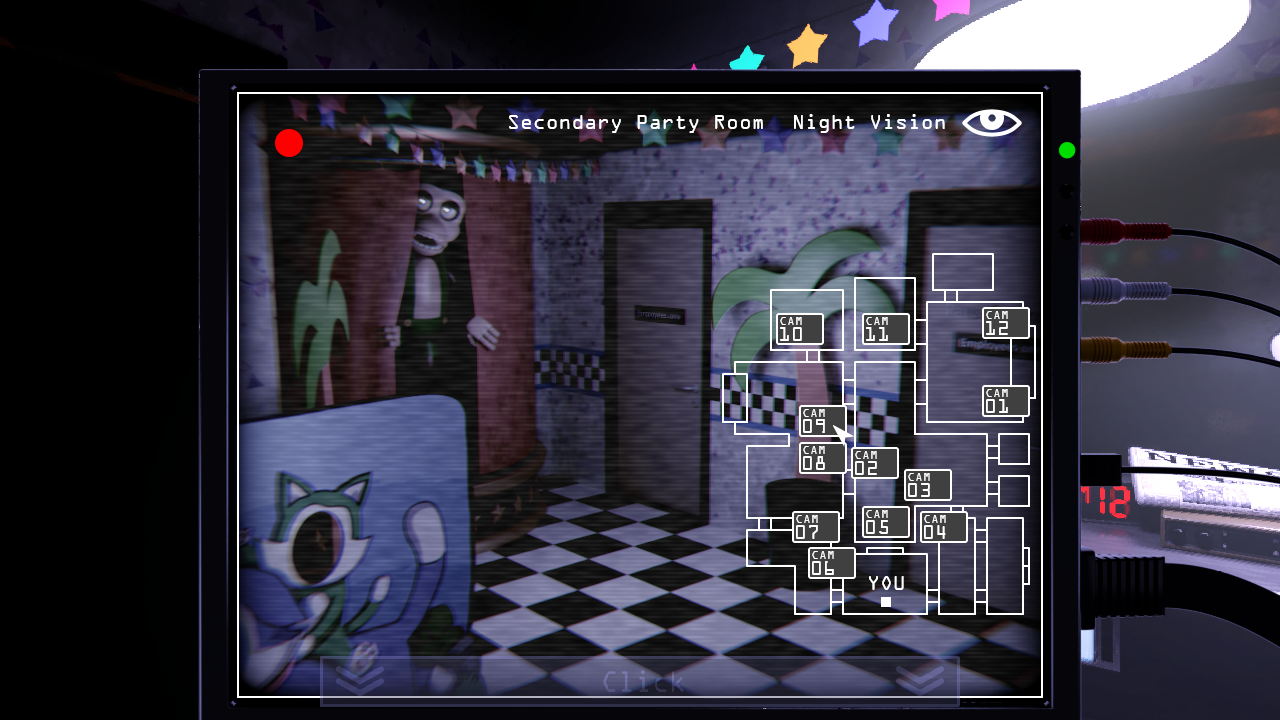Toggle the Night Vision eye icon
The height and width of the screenshot is (720, 1280).
click(x=993, y=122)
